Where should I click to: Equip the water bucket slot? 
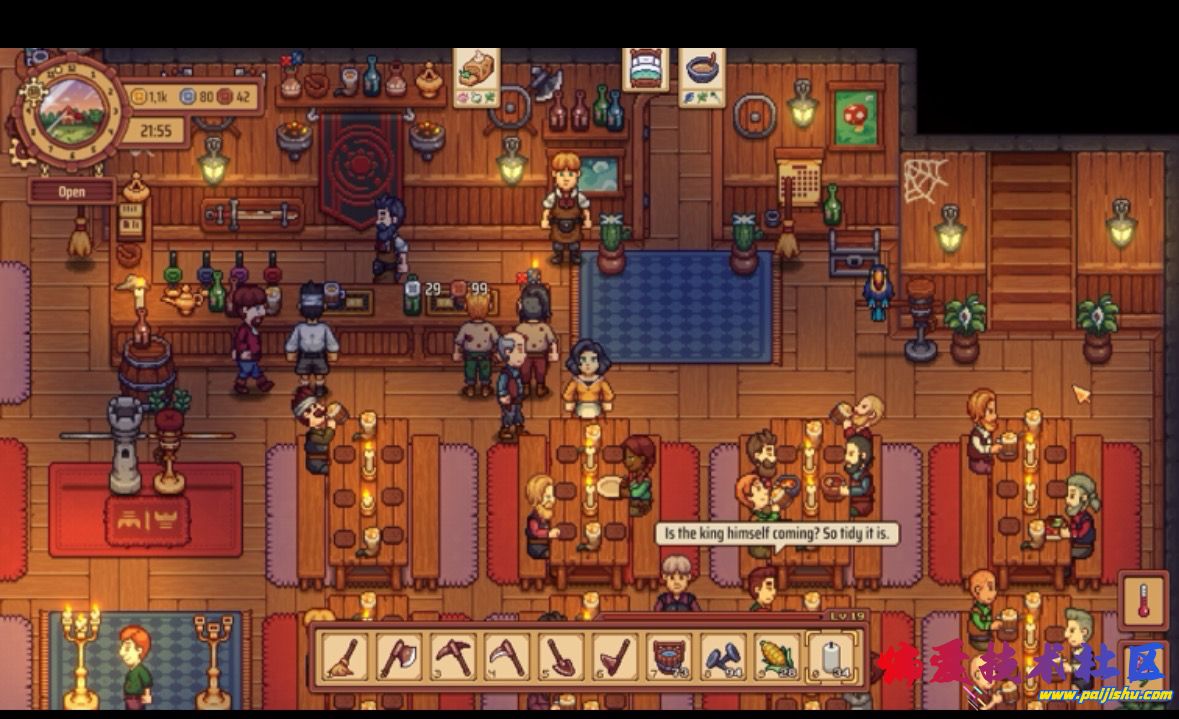[669, 657]
